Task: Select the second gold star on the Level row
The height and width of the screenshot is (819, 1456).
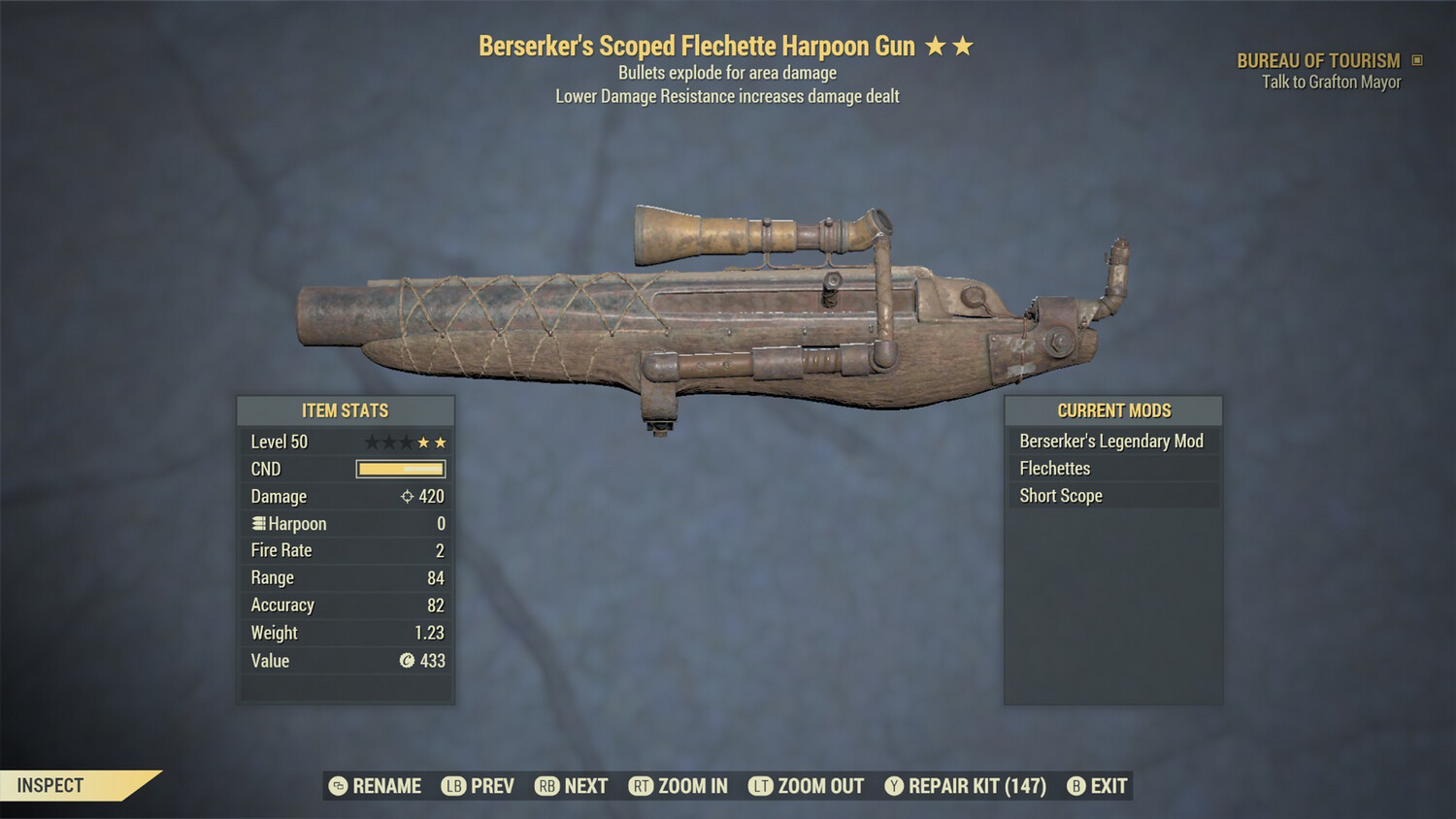Action: point(440,442)
